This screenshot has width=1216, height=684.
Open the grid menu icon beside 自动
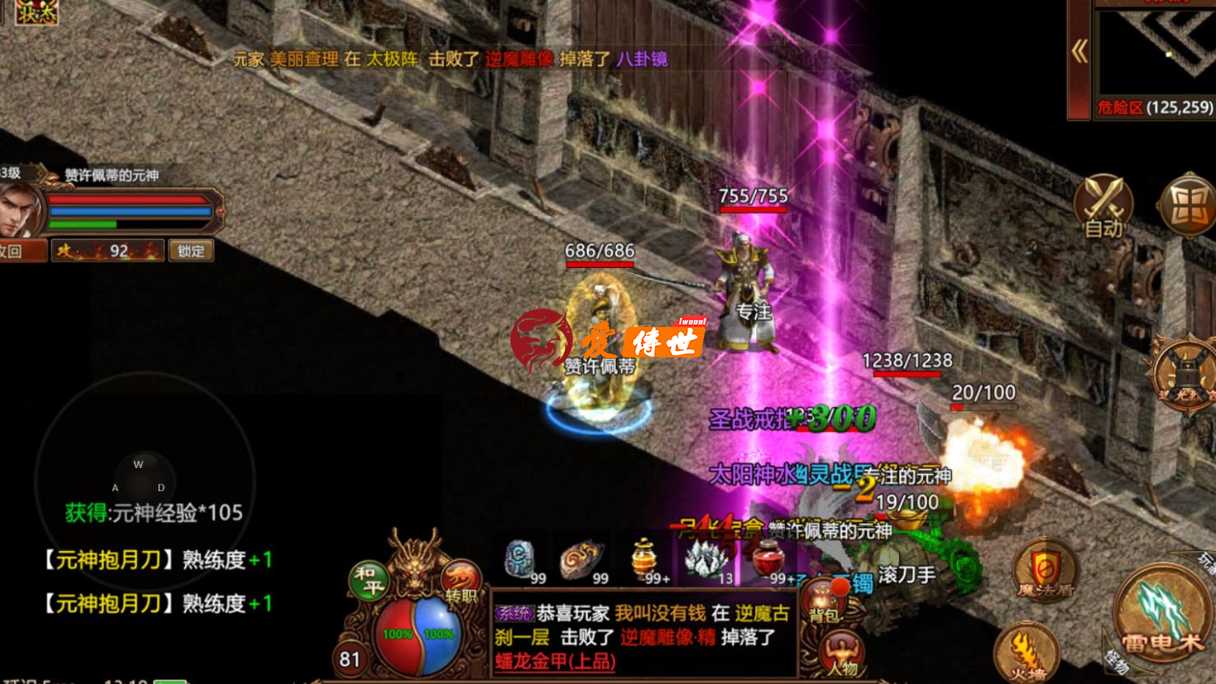click(x=1187, y=207)
